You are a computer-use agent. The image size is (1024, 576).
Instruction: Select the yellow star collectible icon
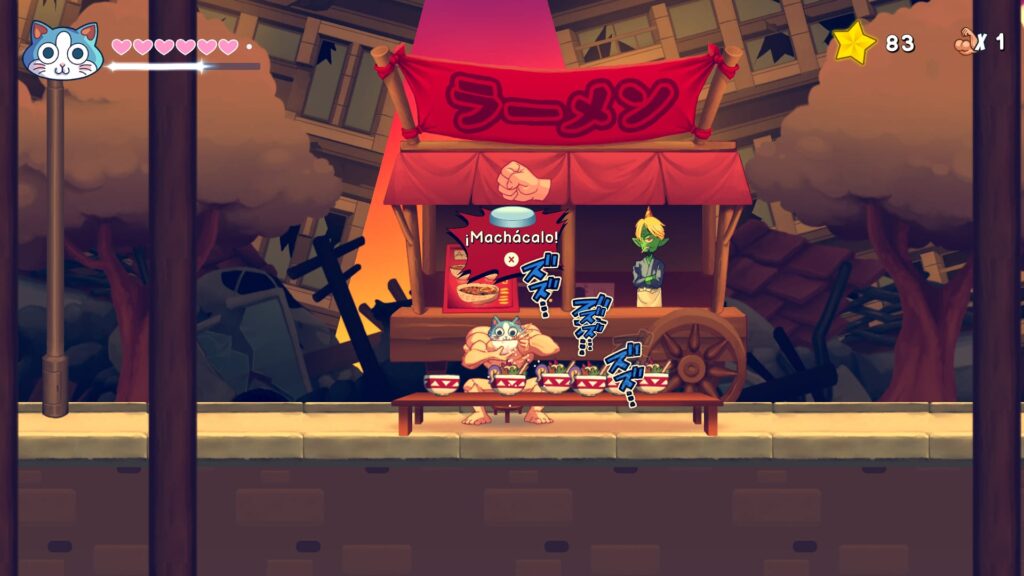tap(854, 43)
